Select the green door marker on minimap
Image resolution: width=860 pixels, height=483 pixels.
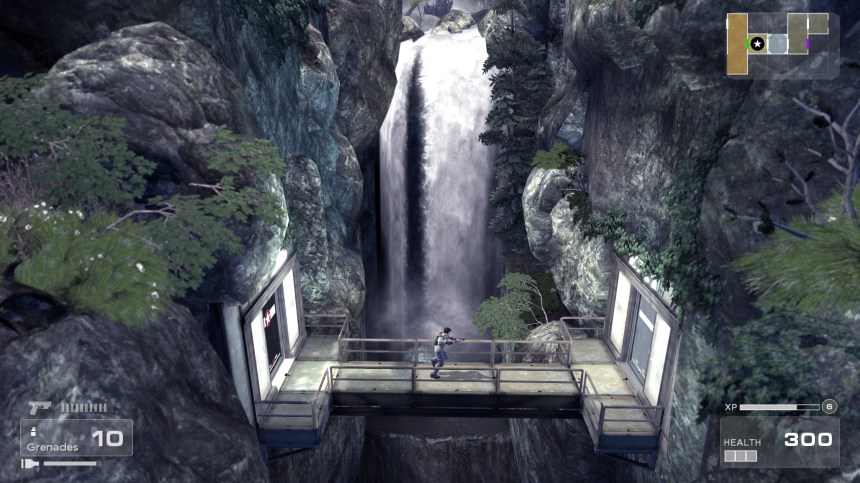746,44
